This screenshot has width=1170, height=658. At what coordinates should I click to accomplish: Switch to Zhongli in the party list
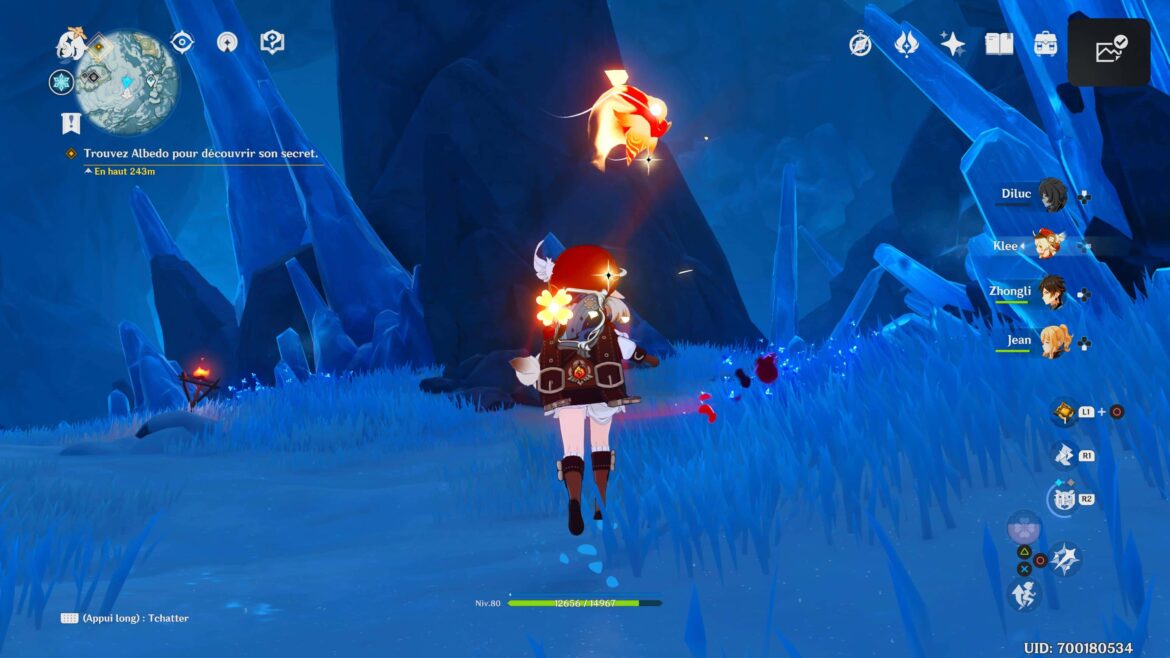pyautogui.click(x=1051, y=293)
